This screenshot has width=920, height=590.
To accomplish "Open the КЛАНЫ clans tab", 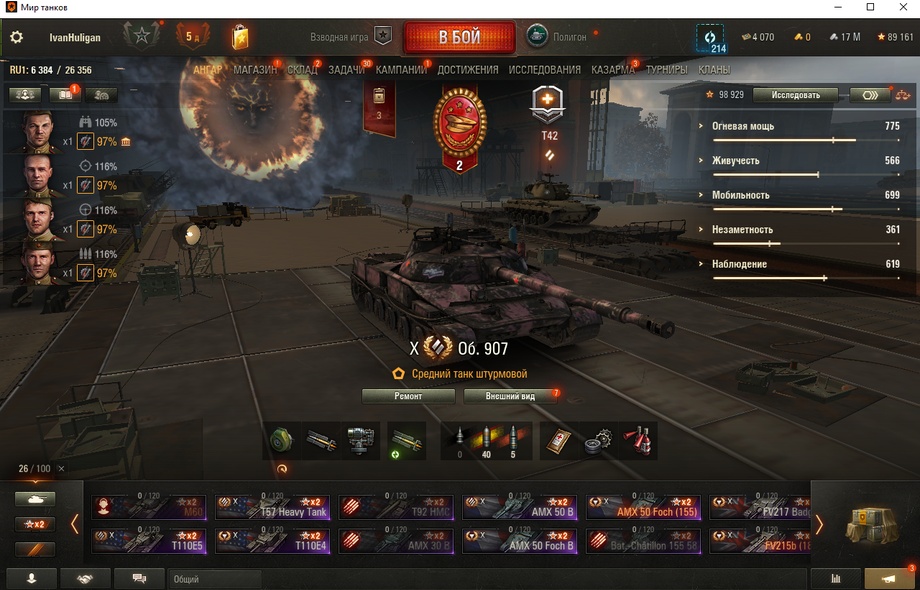I will 714,70.
